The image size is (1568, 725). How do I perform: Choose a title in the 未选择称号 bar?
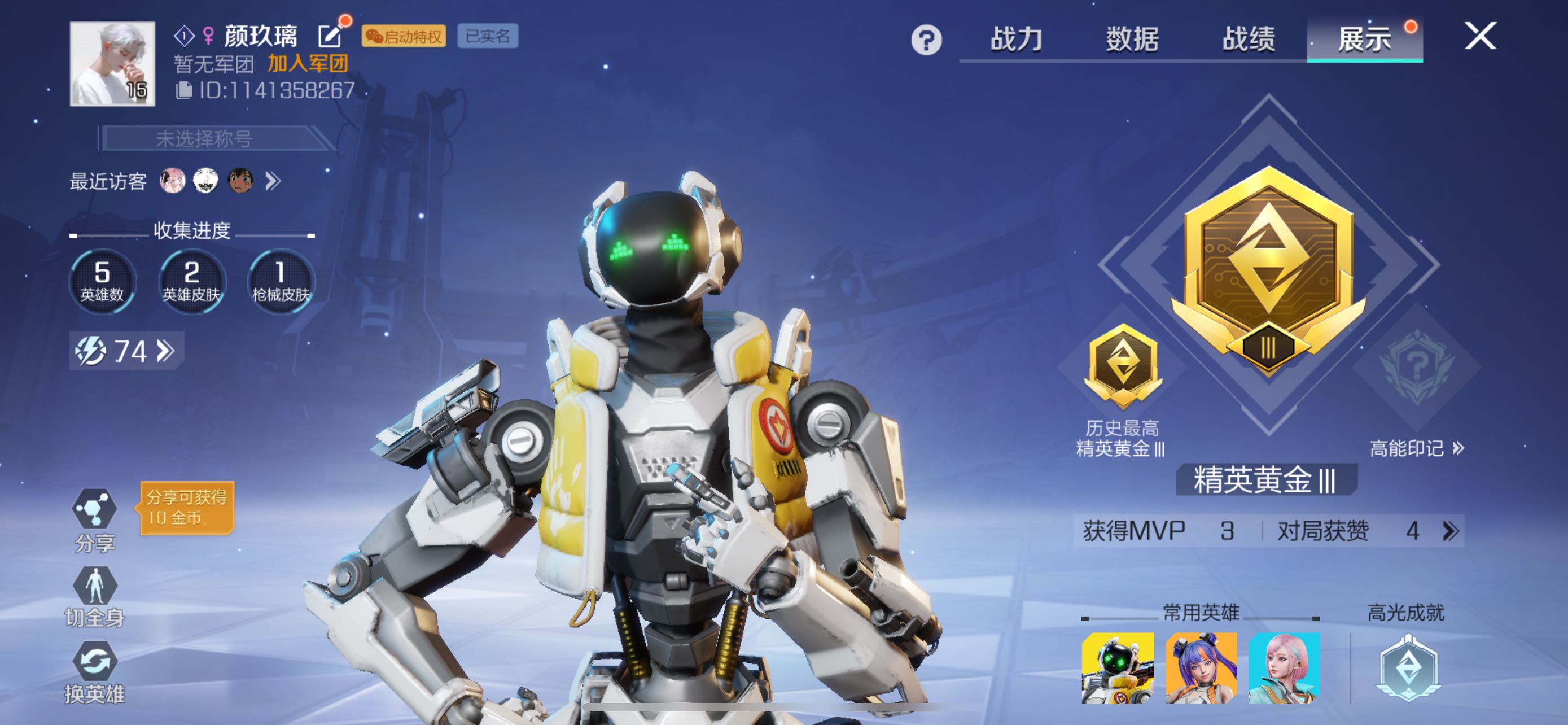tap(205, 139)
